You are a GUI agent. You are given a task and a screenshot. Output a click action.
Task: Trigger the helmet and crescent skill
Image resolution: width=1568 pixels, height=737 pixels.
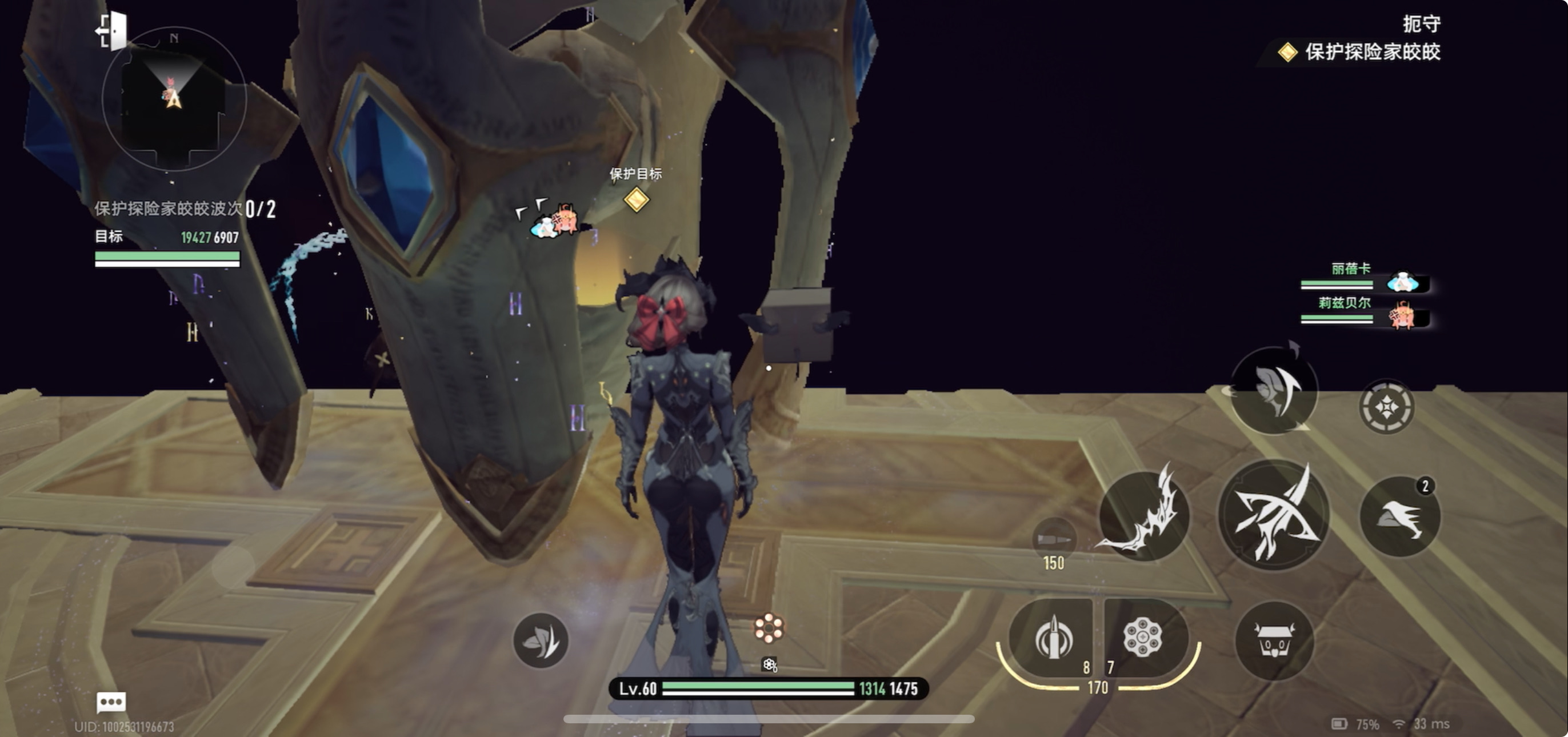point(1273,391)
